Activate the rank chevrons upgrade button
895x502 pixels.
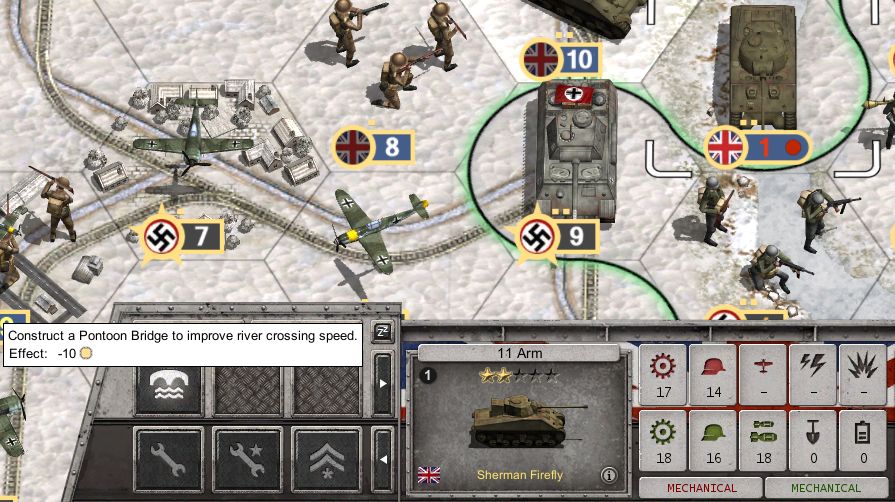click(326, 459)
